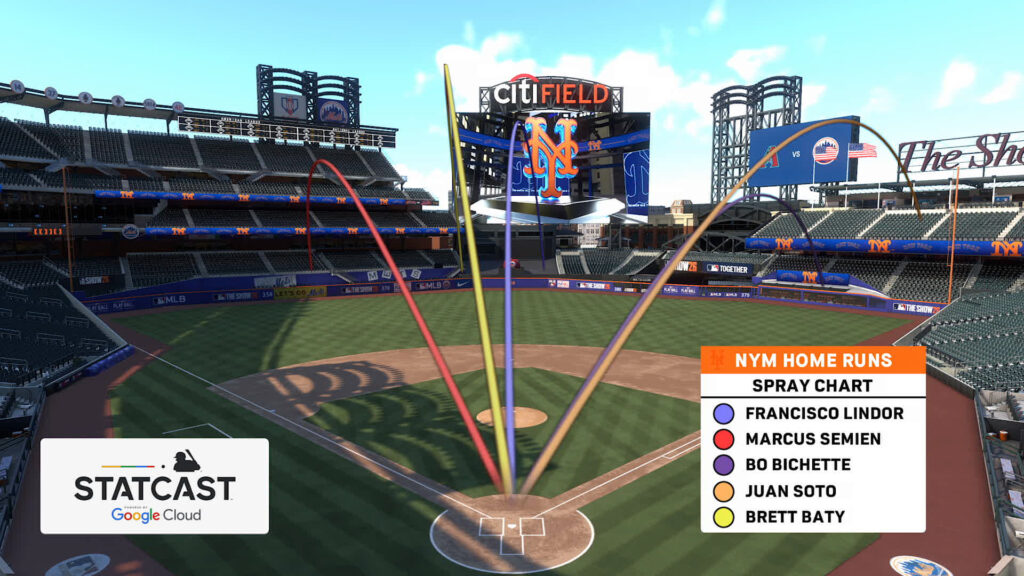
Task: Choose Brett Baty in the legend
Action: 794,517
